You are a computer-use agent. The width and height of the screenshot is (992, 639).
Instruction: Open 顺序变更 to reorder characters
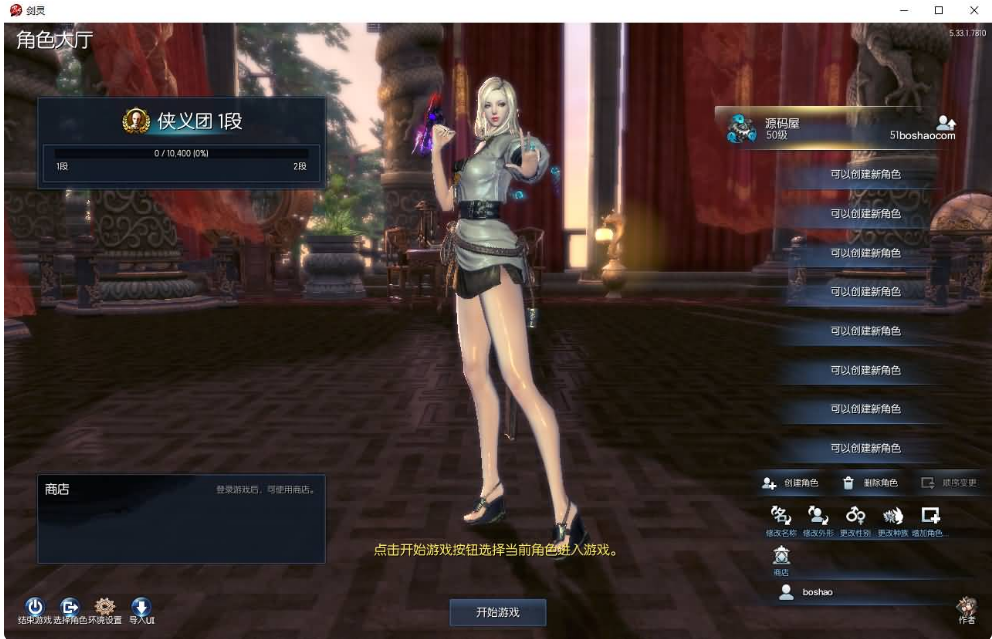tap(948, 483)
